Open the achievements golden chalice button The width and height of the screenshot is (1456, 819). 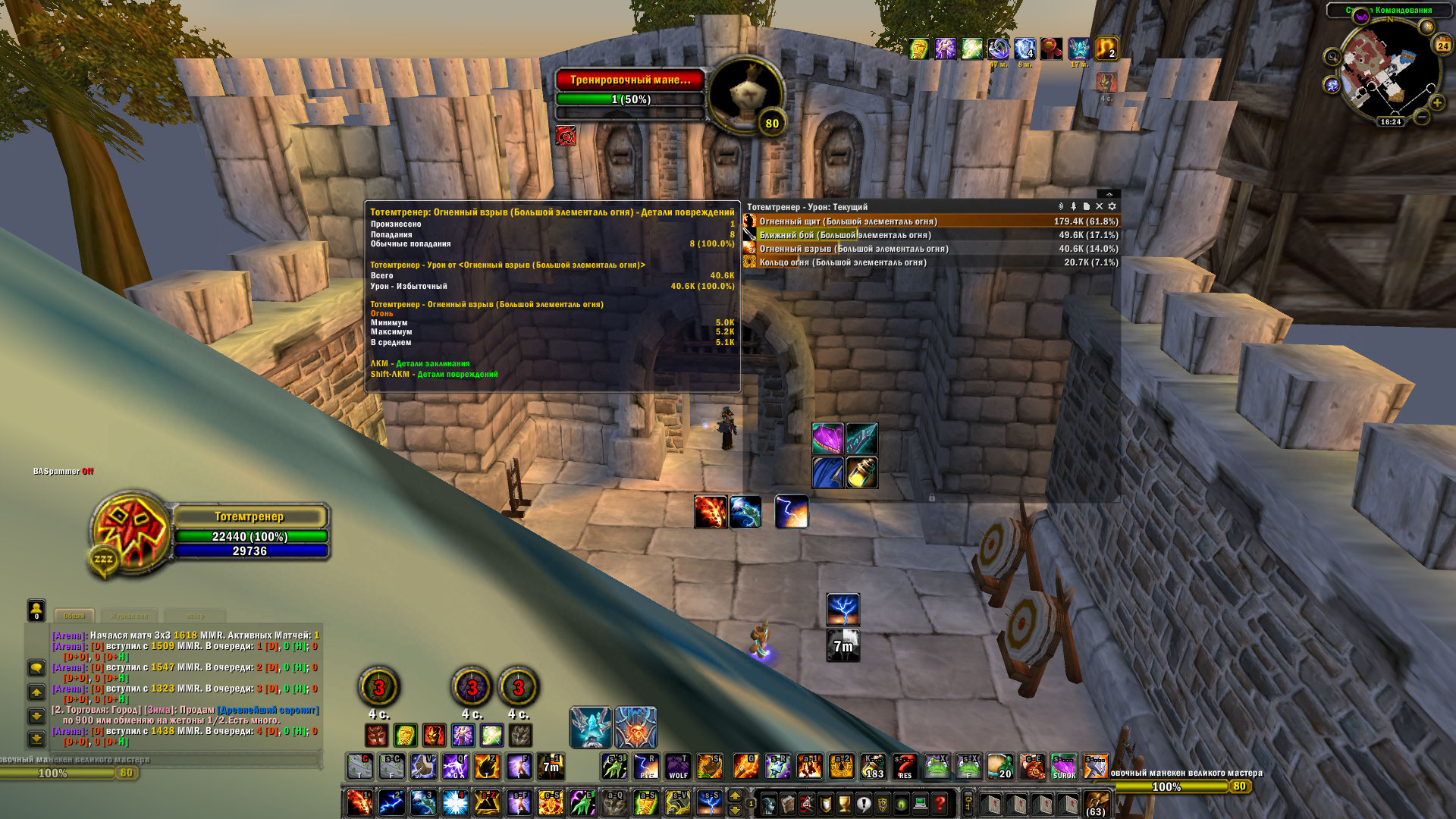tap(844, 803)
